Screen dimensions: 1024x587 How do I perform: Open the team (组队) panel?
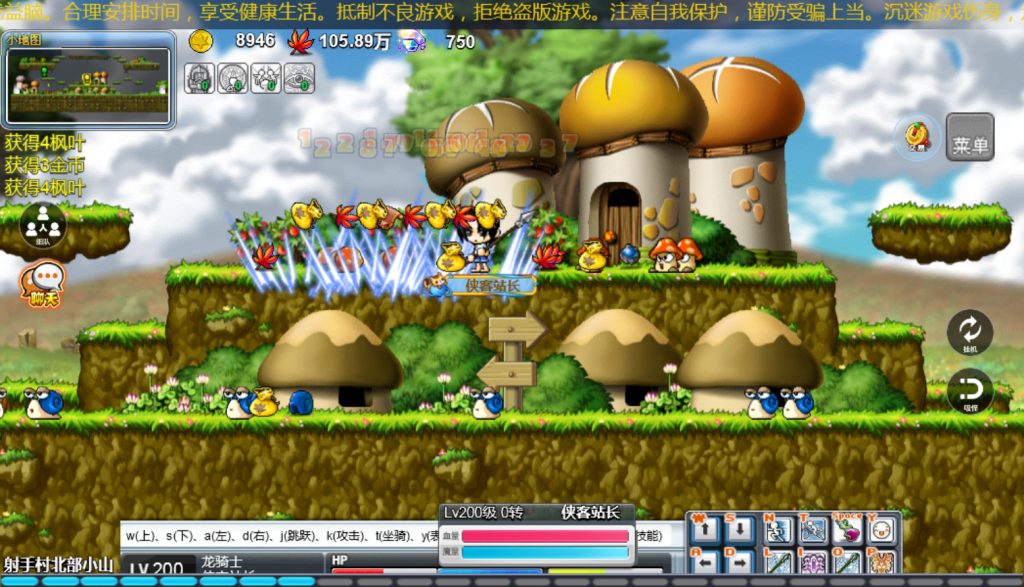pyautogui.click(x=42, y=225)
